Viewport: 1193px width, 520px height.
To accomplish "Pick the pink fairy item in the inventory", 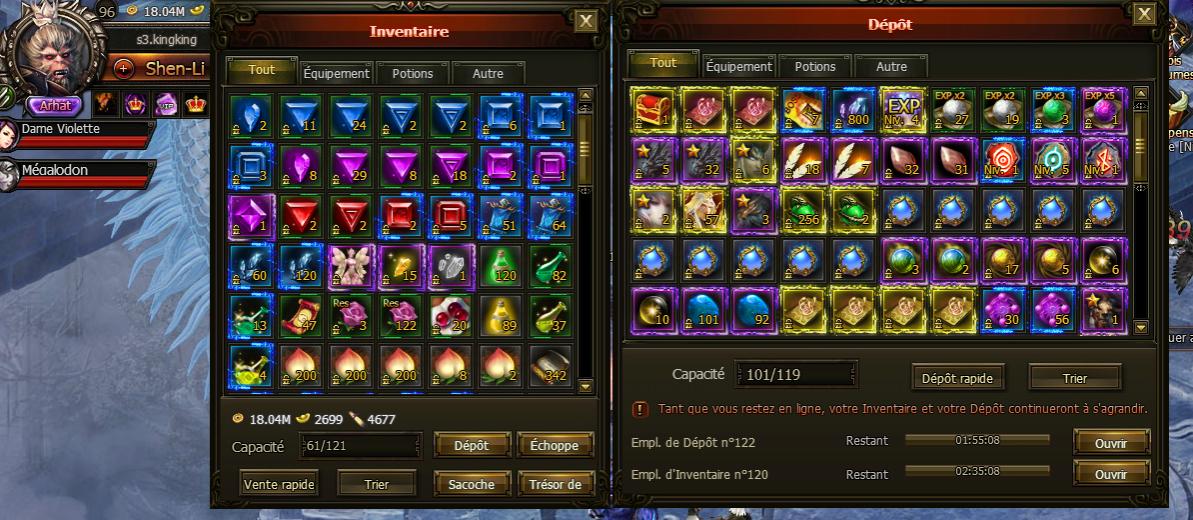I will (x=351, y=264).
